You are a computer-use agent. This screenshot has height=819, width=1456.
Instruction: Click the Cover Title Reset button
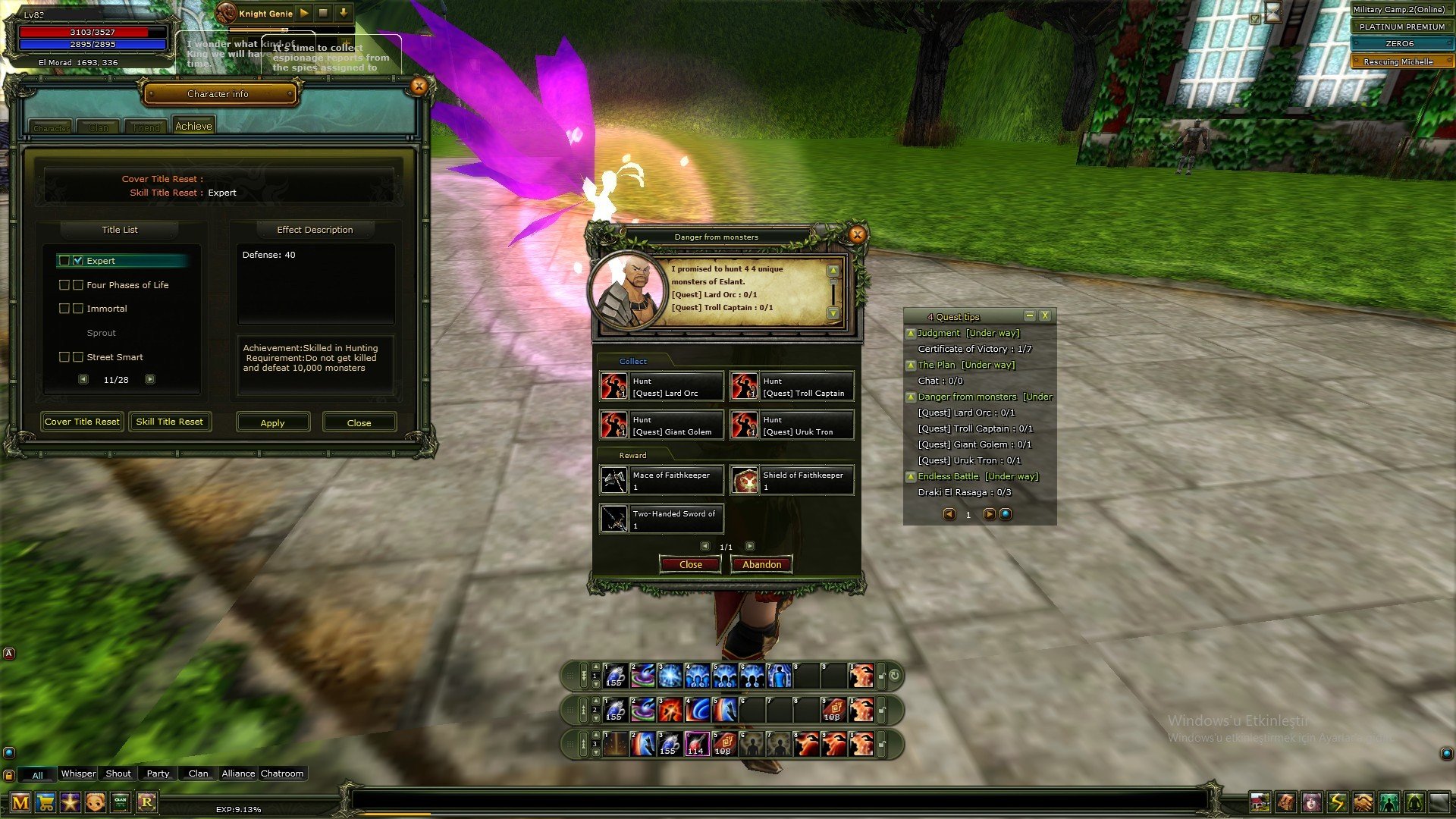(x=82, y=422)
